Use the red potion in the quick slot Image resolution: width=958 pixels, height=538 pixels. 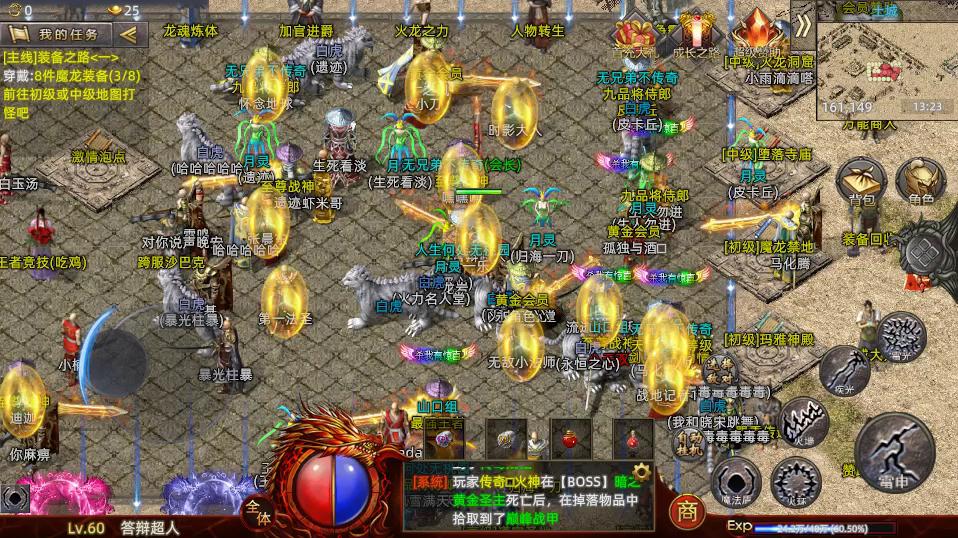coord(571,438)
